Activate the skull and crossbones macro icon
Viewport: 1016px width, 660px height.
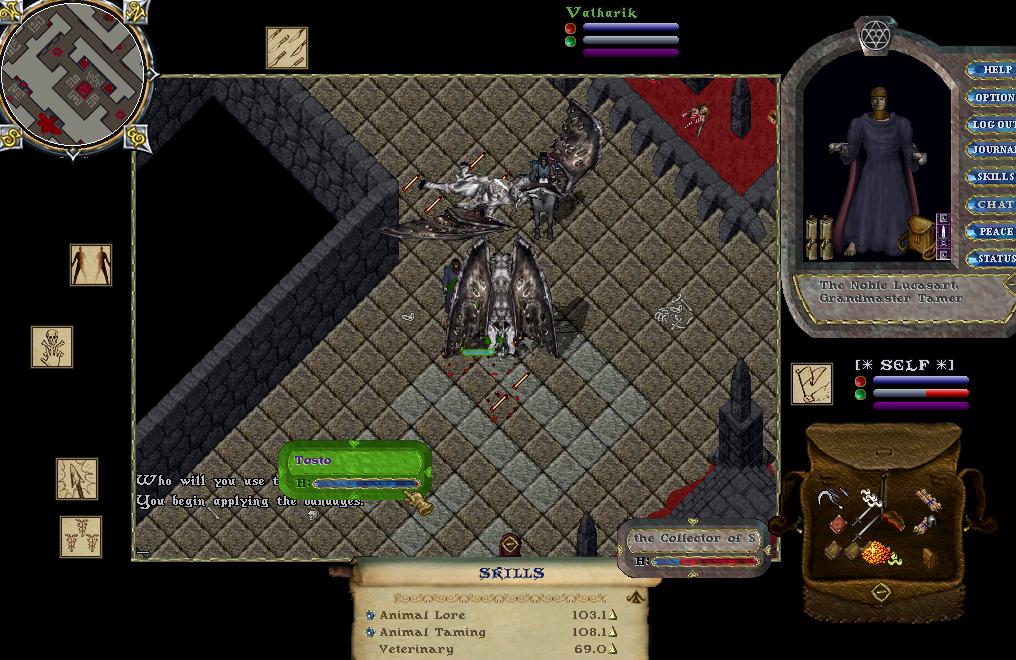[x=52, y=347]
